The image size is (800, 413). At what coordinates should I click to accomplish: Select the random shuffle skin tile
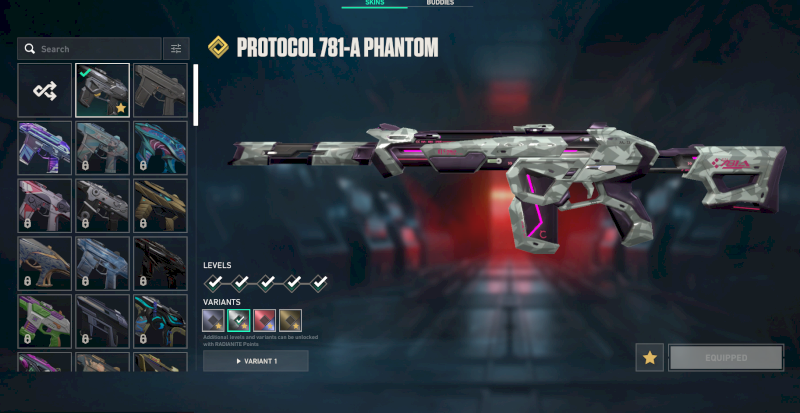point(44,90)
